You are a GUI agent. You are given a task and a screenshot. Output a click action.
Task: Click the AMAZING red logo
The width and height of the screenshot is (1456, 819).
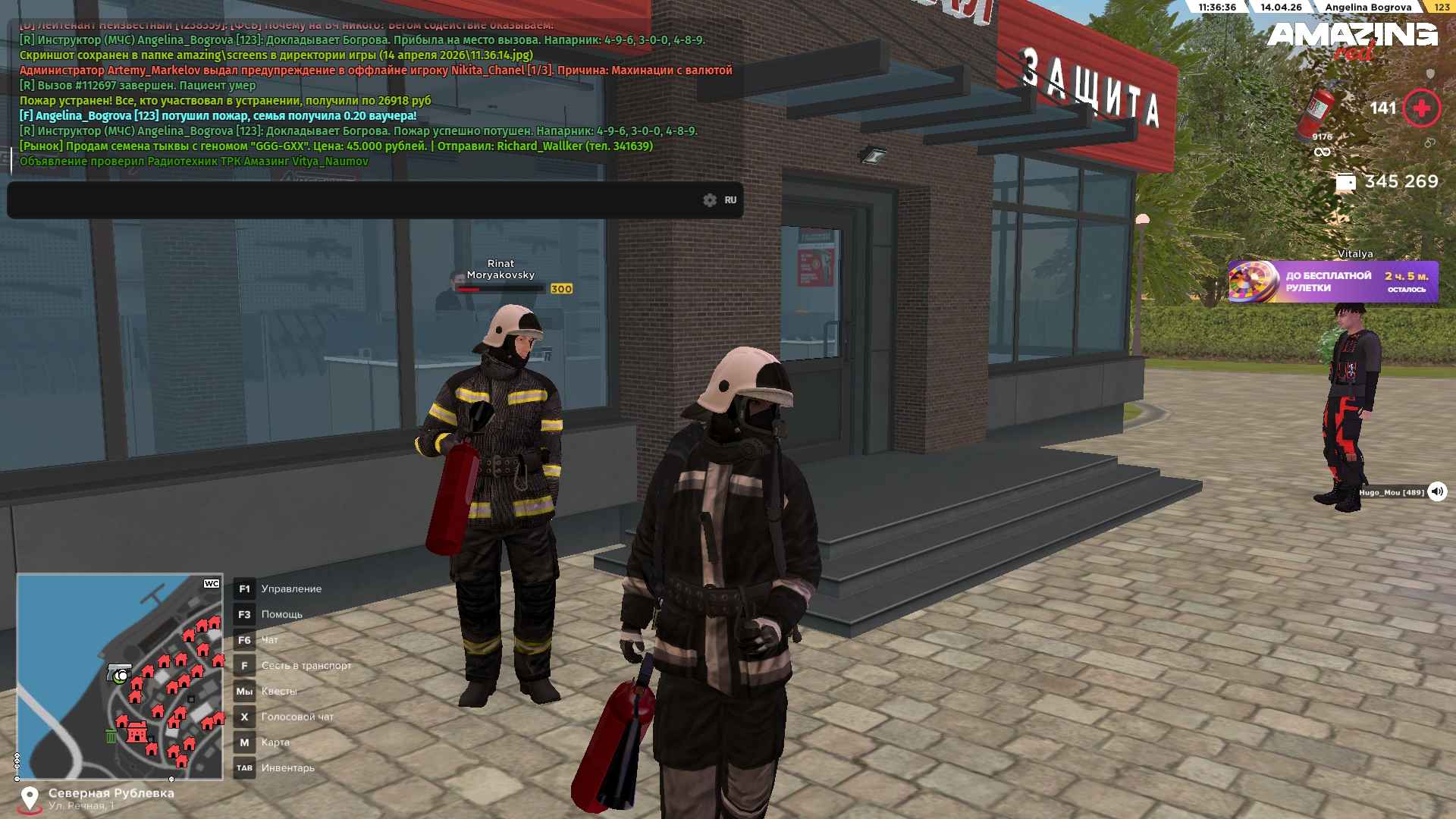[1352, 39]
